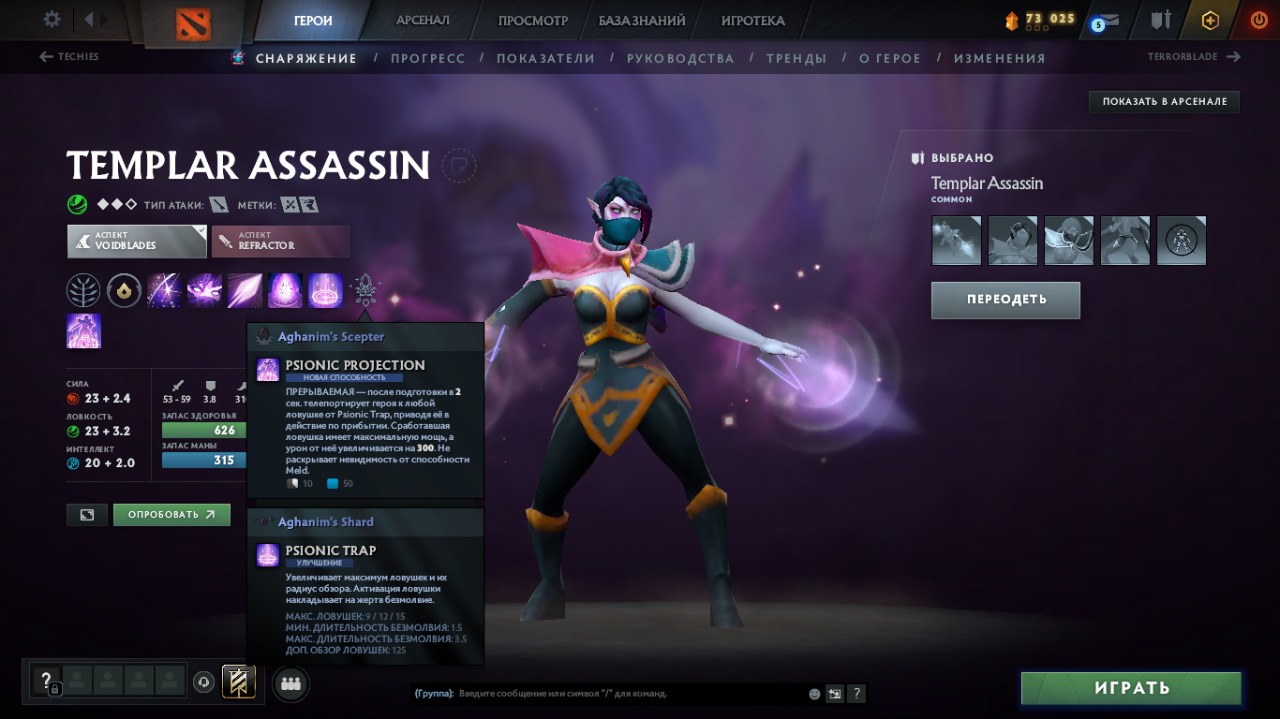Start a match with the ИГРАТЬ button
Viewport: 1280px width, 719px height.
click(x=1130, y=688)
